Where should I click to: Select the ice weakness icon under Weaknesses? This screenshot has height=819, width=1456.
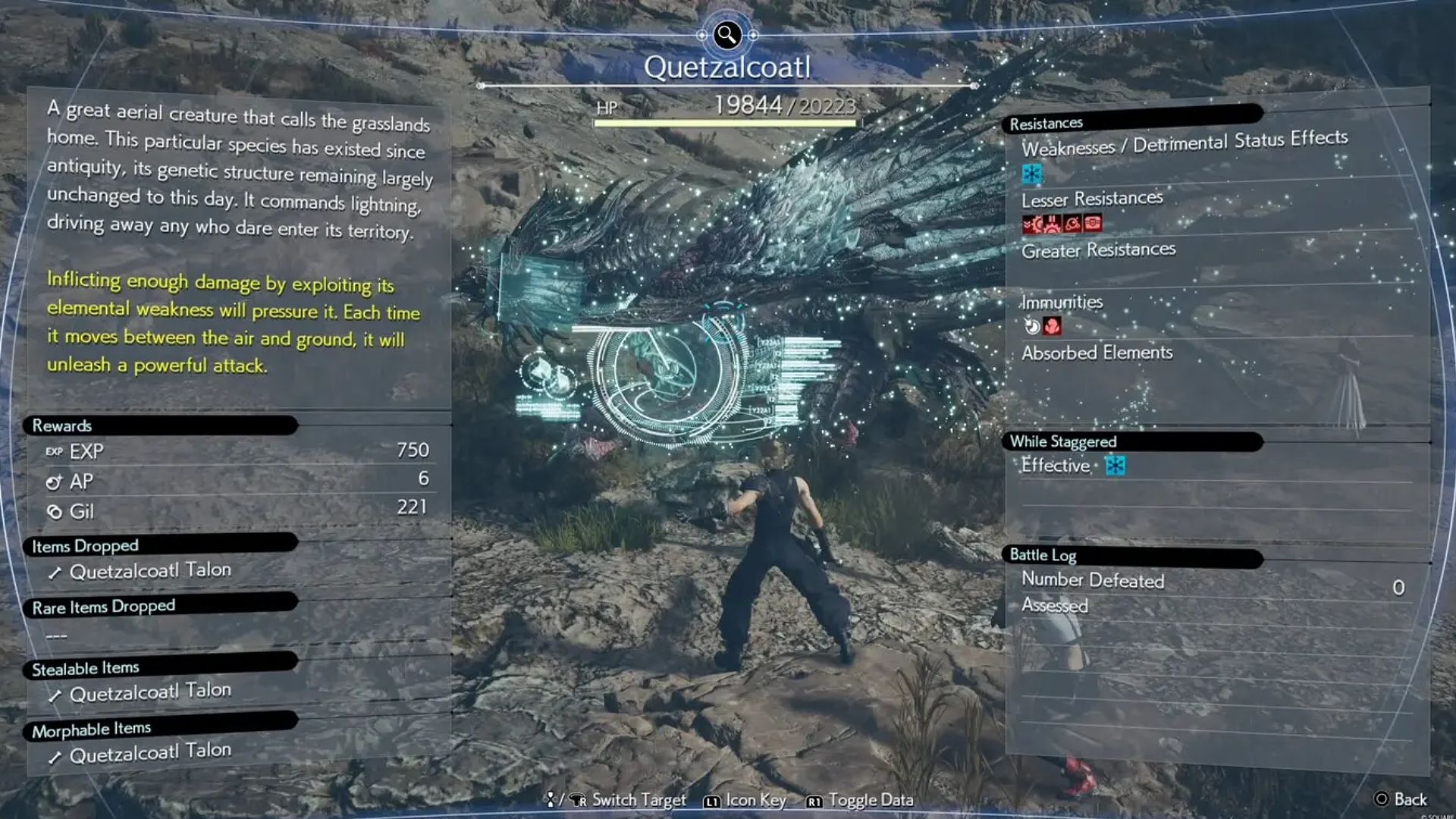(x=1032, y=174)
